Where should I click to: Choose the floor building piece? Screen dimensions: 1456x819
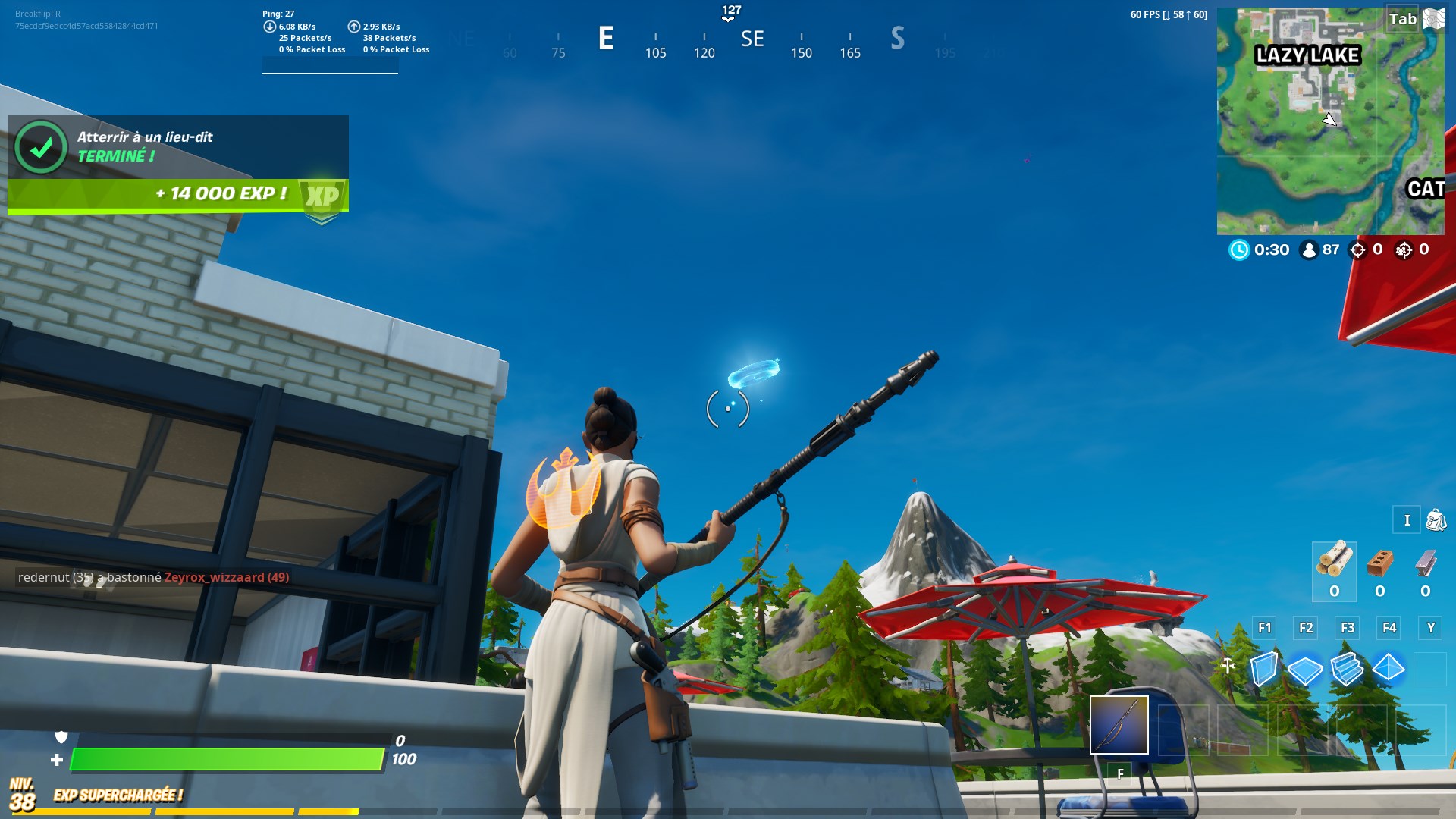(x=1305, y=670)
